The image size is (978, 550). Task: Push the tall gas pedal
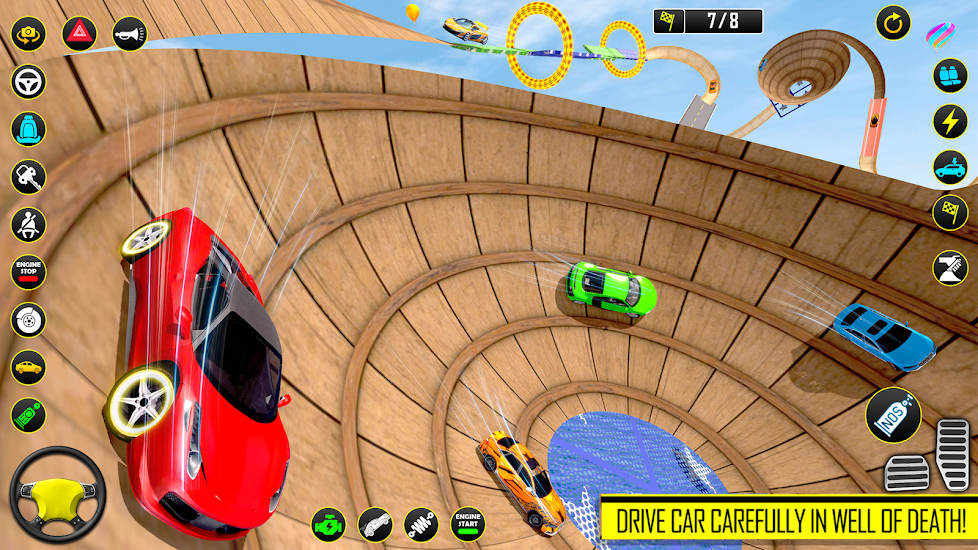(952, 455)
